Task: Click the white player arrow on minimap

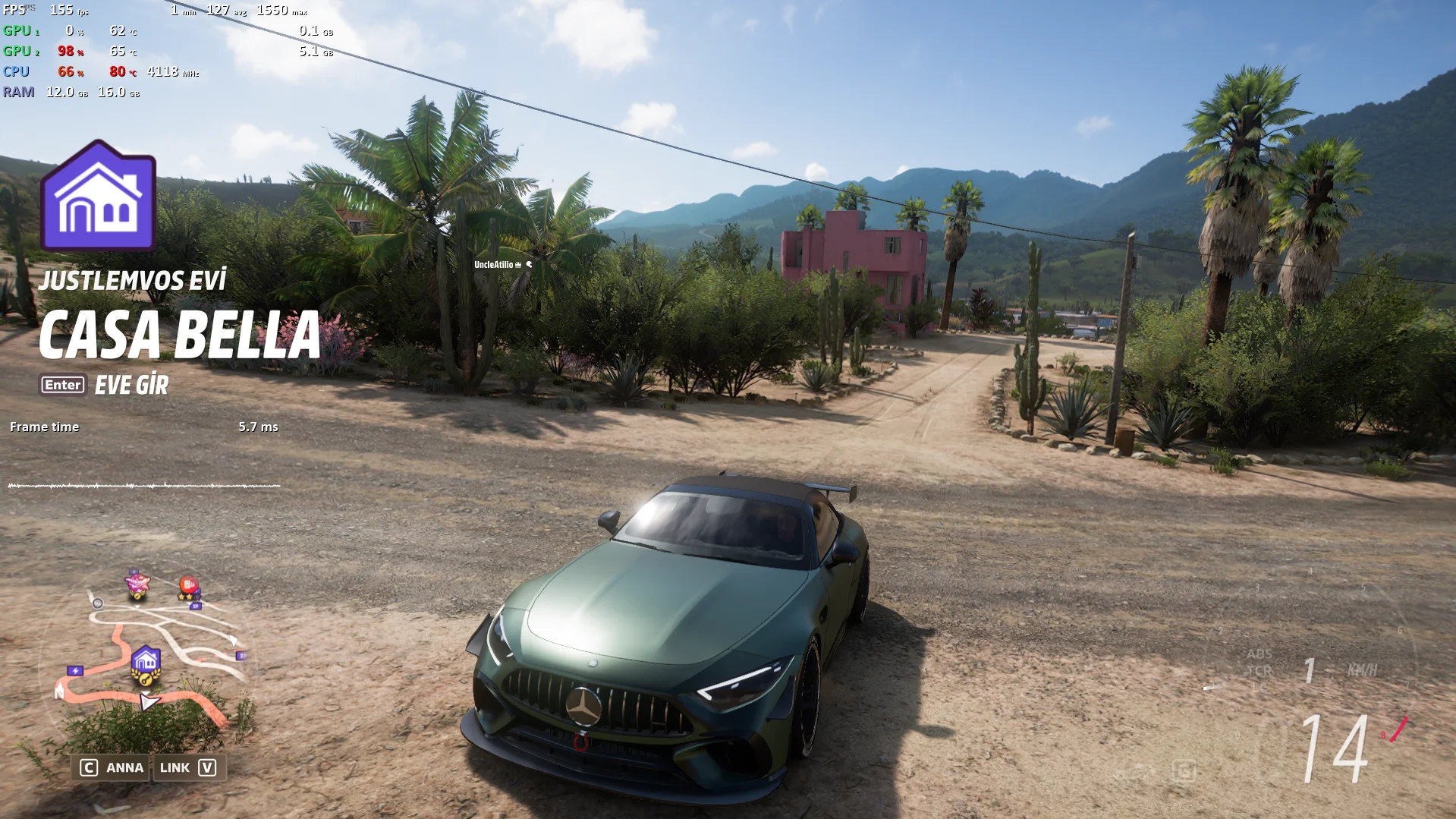Action: point(149,701)
